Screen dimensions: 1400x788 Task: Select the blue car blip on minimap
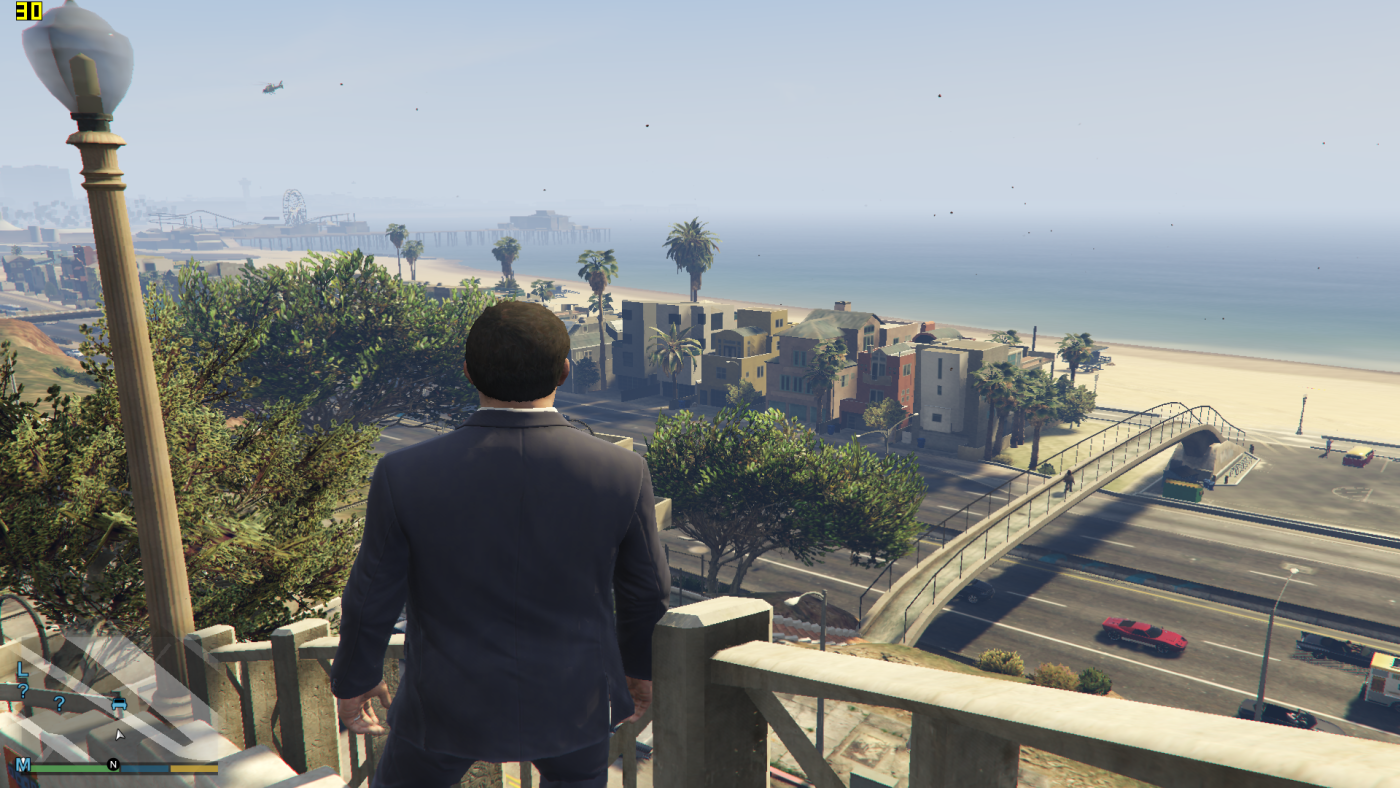click(x=119, y=702)
